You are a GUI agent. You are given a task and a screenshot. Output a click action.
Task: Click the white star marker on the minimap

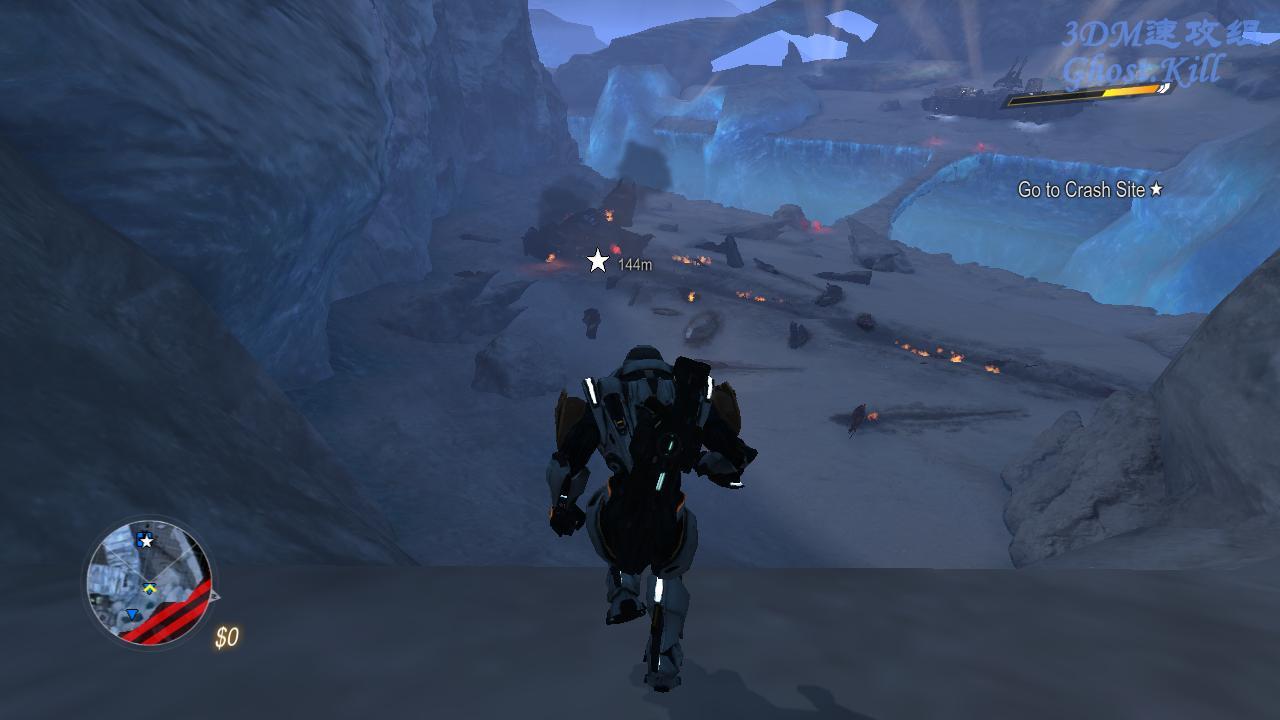point(146,541)
